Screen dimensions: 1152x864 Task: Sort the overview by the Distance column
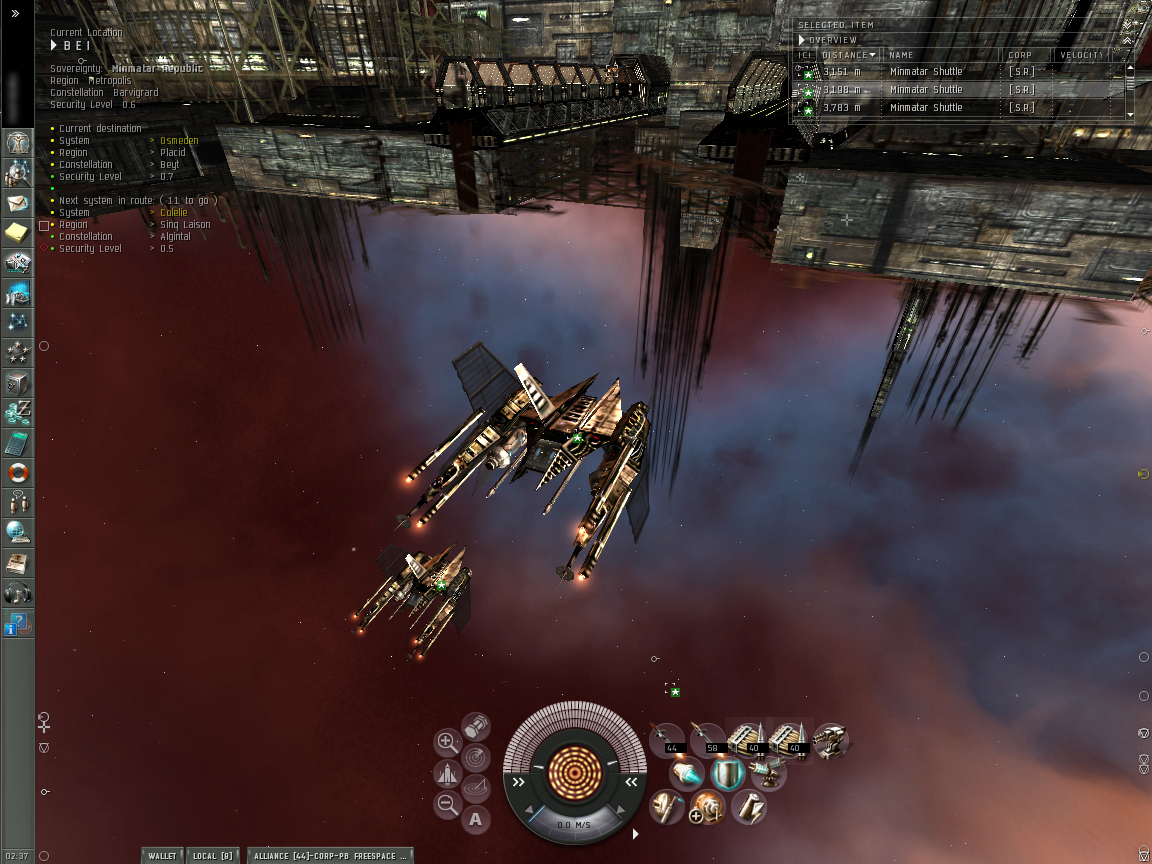tap(849, 55)
